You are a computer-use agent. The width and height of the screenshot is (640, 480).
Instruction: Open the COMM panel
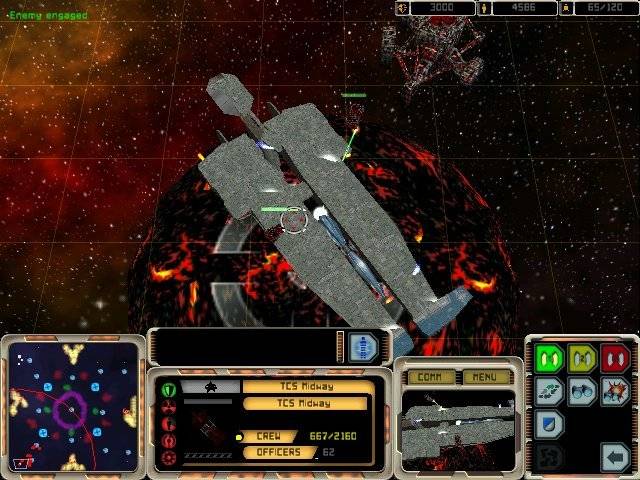click(x=429, y=377)
